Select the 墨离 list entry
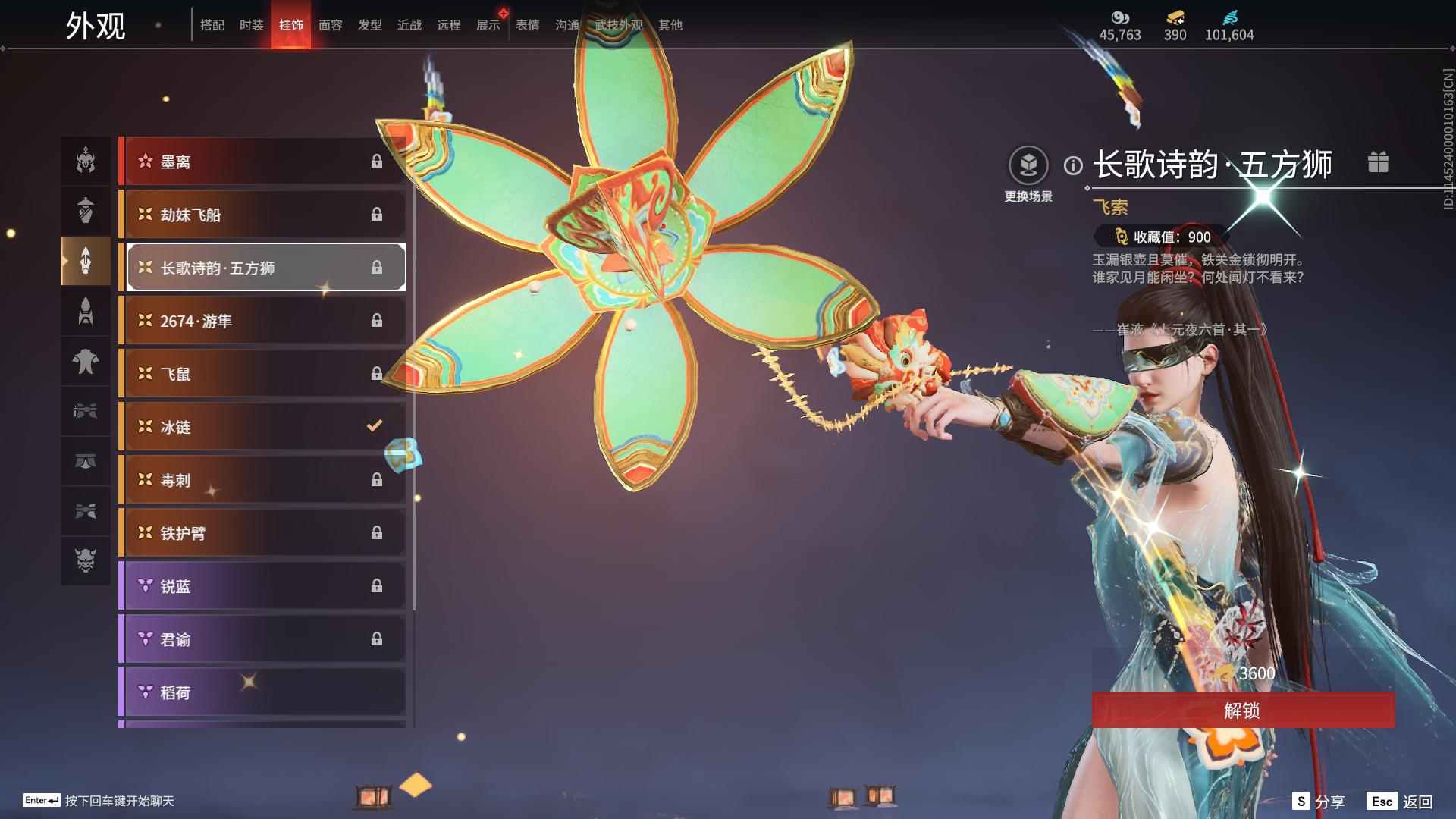The width and height of the screenshot is (1456, 819). (262, 162)
